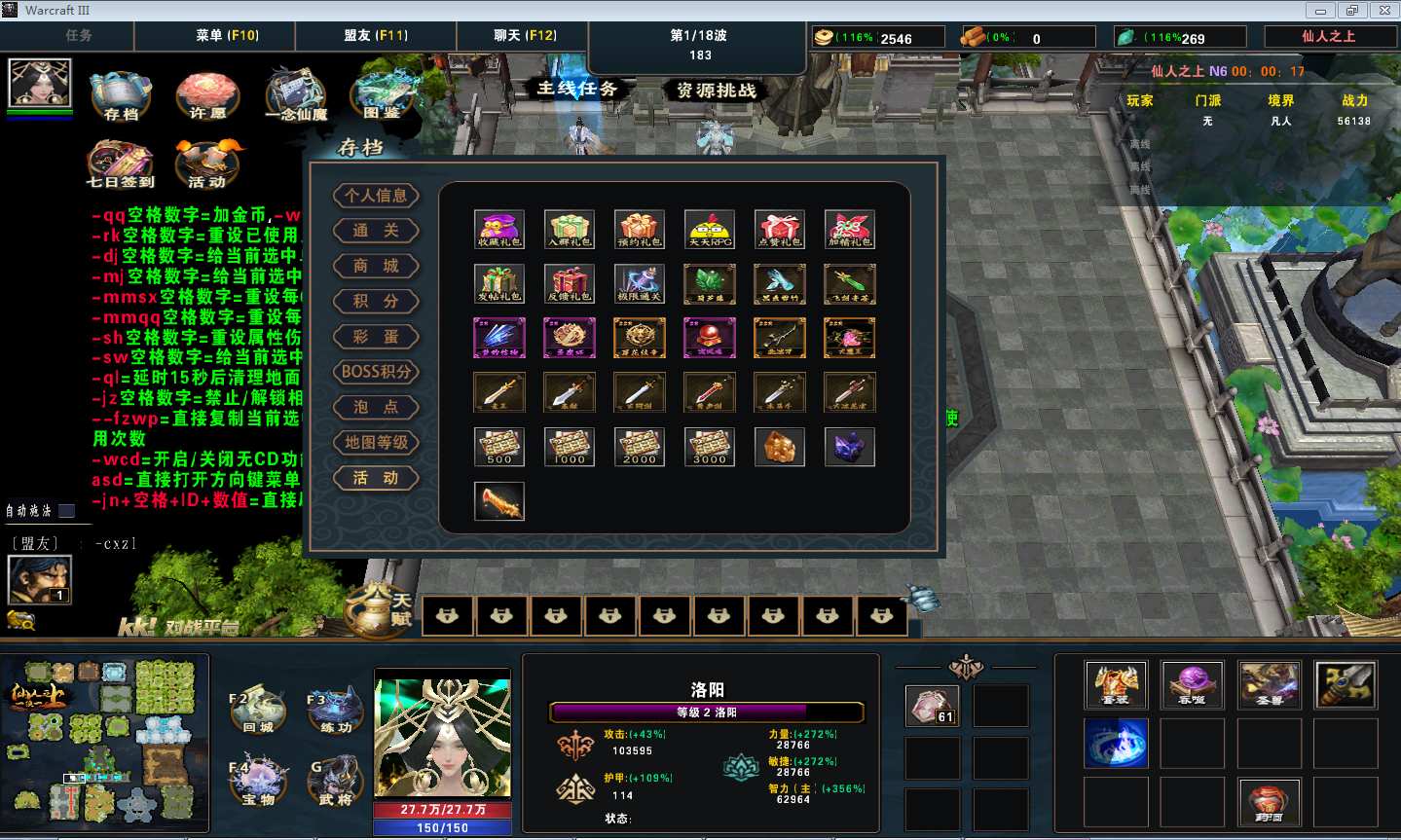Switch to the 商城 tab
This screenshot has width=1401, height=840.
[x=376, y=266]
